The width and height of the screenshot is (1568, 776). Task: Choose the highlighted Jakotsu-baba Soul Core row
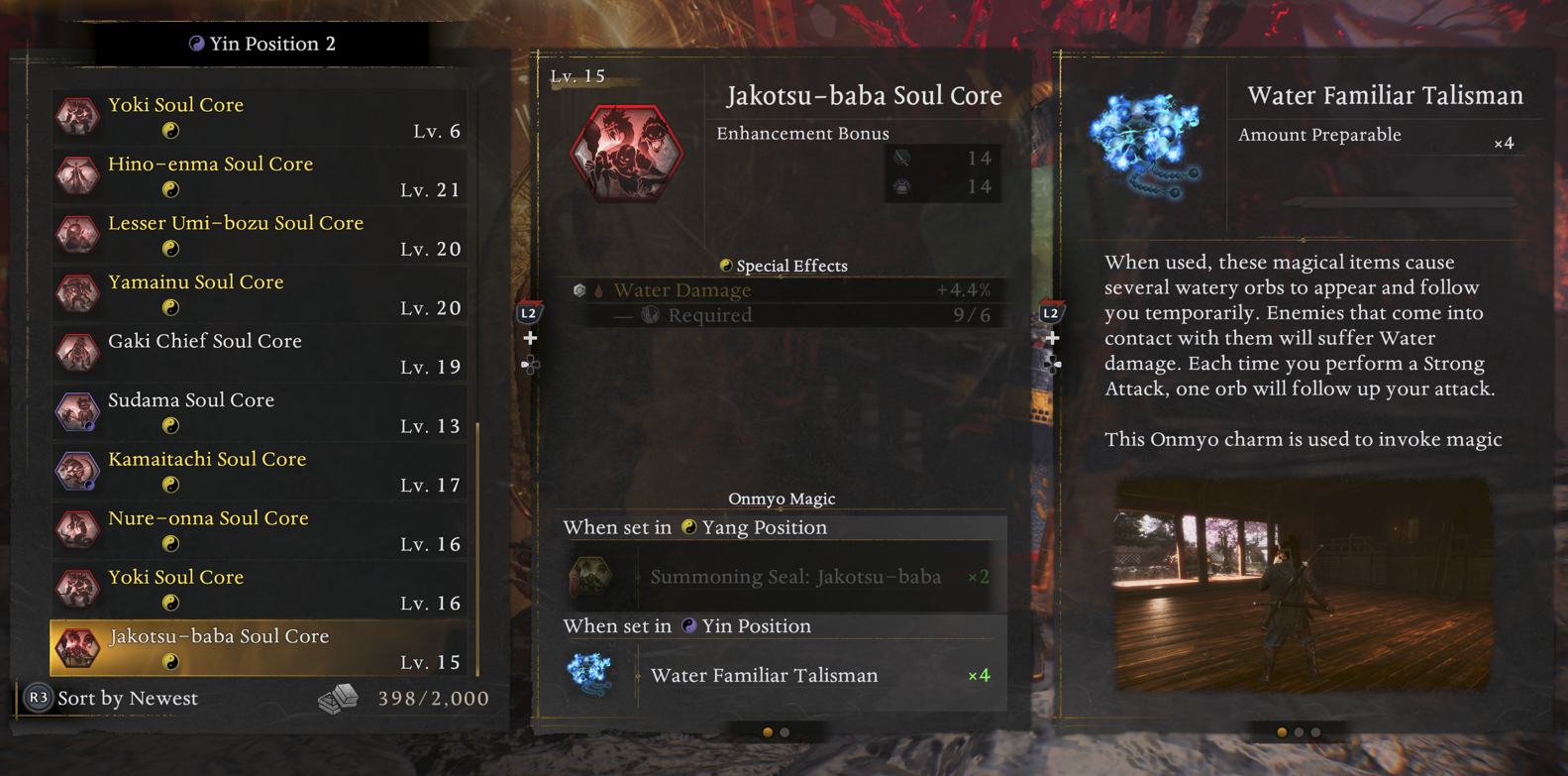click(260, 647)
